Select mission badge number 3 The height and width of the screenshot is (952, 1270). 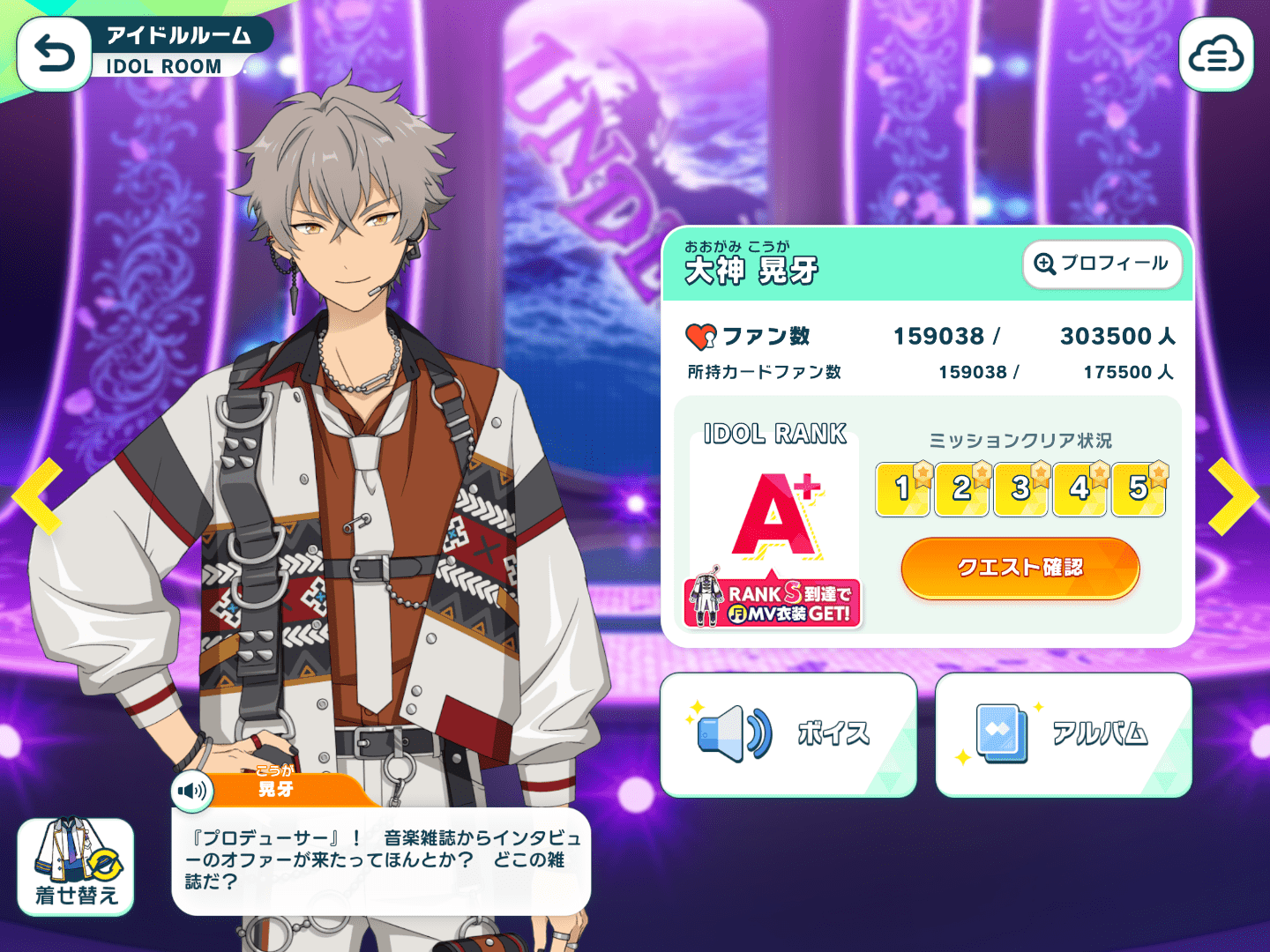click(1020, 488)
